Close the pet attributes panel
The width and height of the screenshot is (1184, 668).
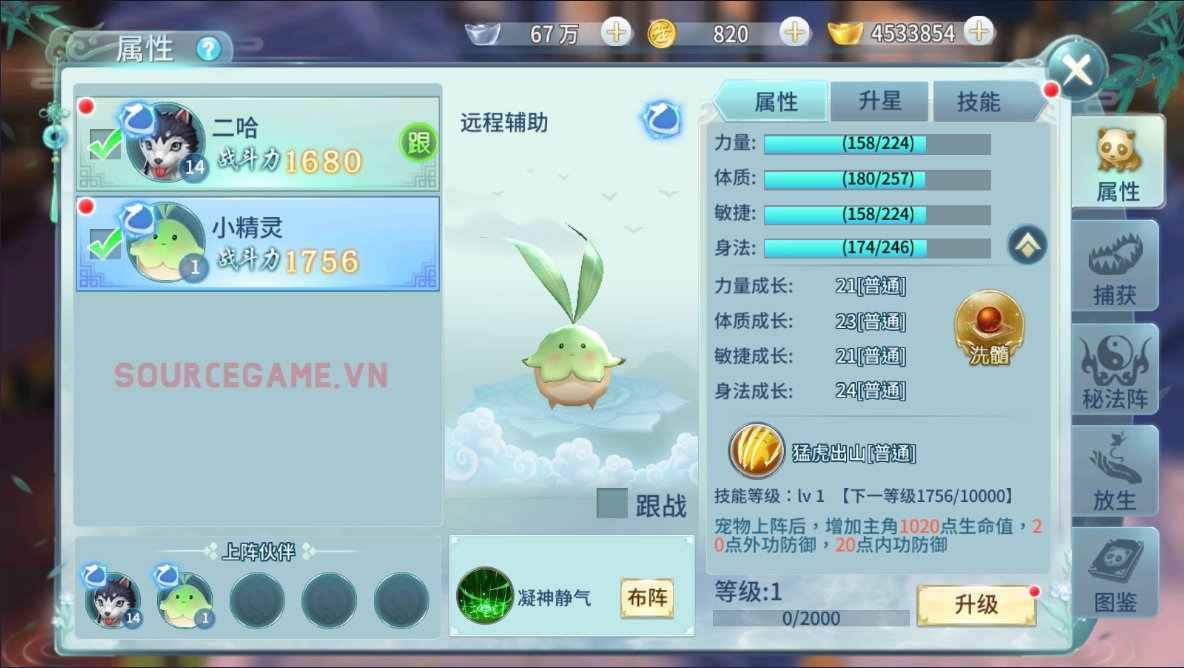(1076, 71)
